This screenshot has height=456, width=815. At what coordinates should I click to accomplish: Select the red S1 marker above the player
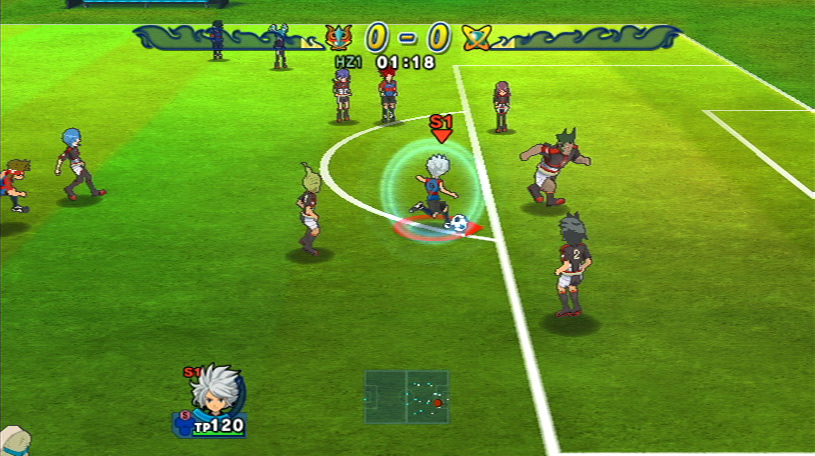pyautogui.click(x=441, y=126)
